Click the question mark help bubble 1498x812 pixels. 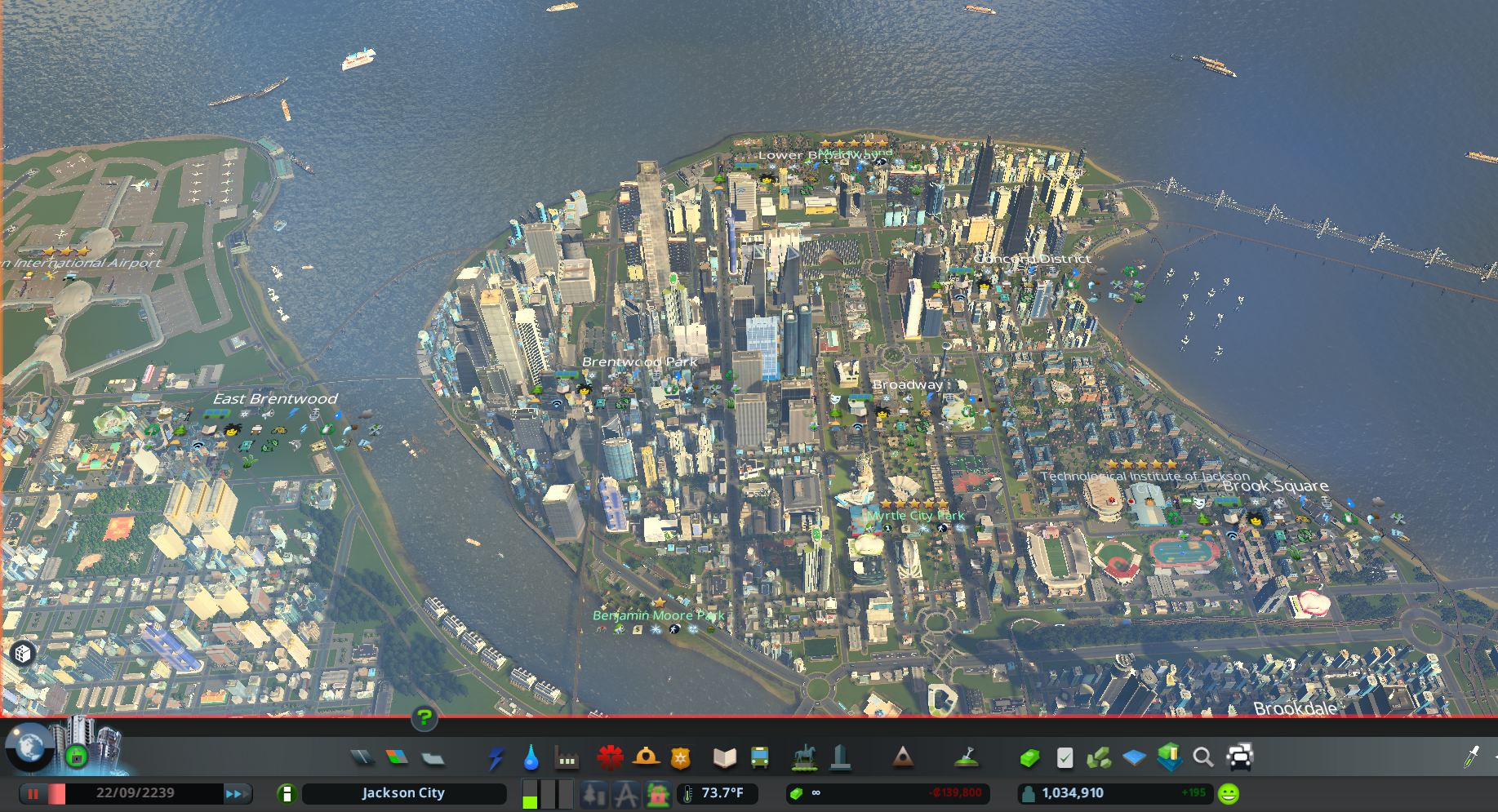pyautogui.click(x=423, y=719)
